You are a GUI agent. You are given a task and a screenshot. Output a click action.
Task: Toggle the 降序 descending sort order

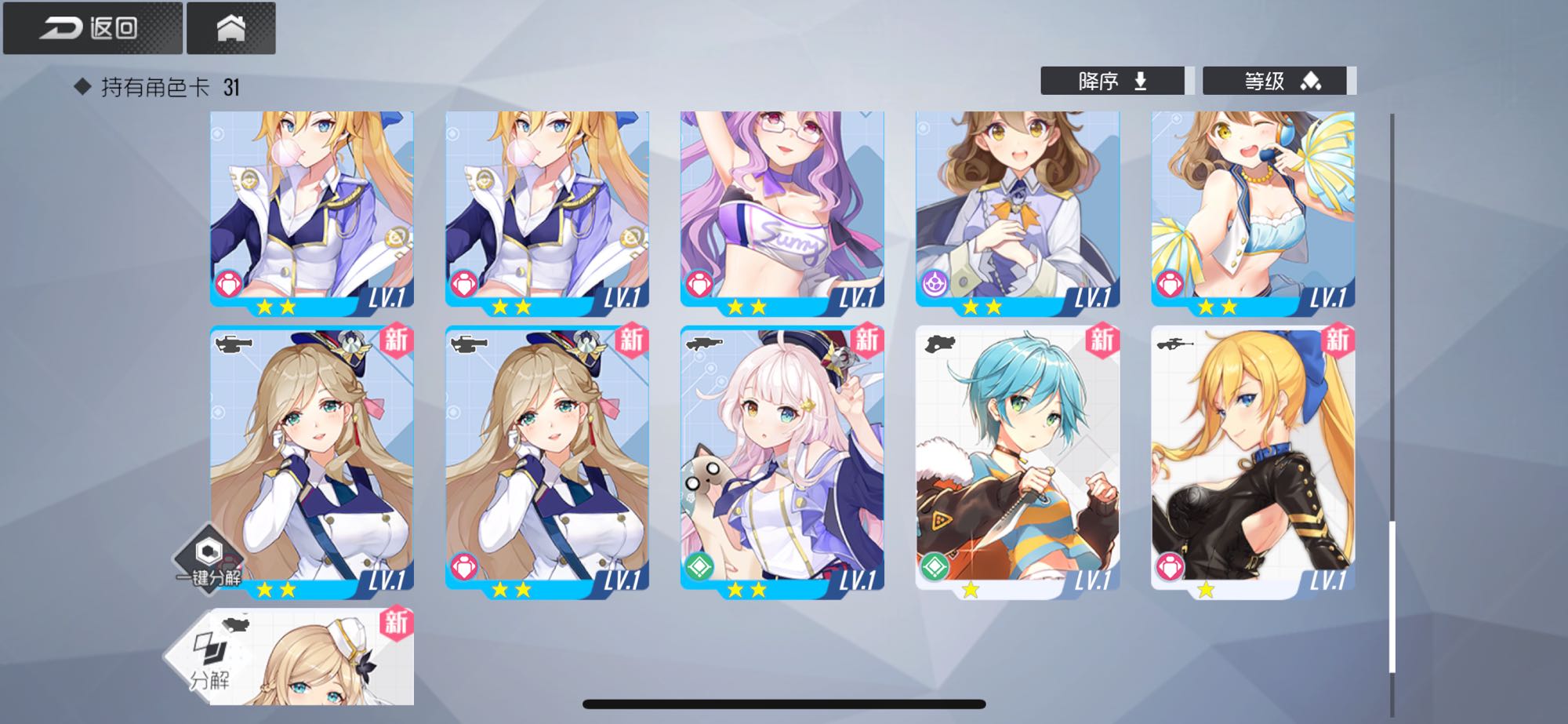click(1112, 81)
